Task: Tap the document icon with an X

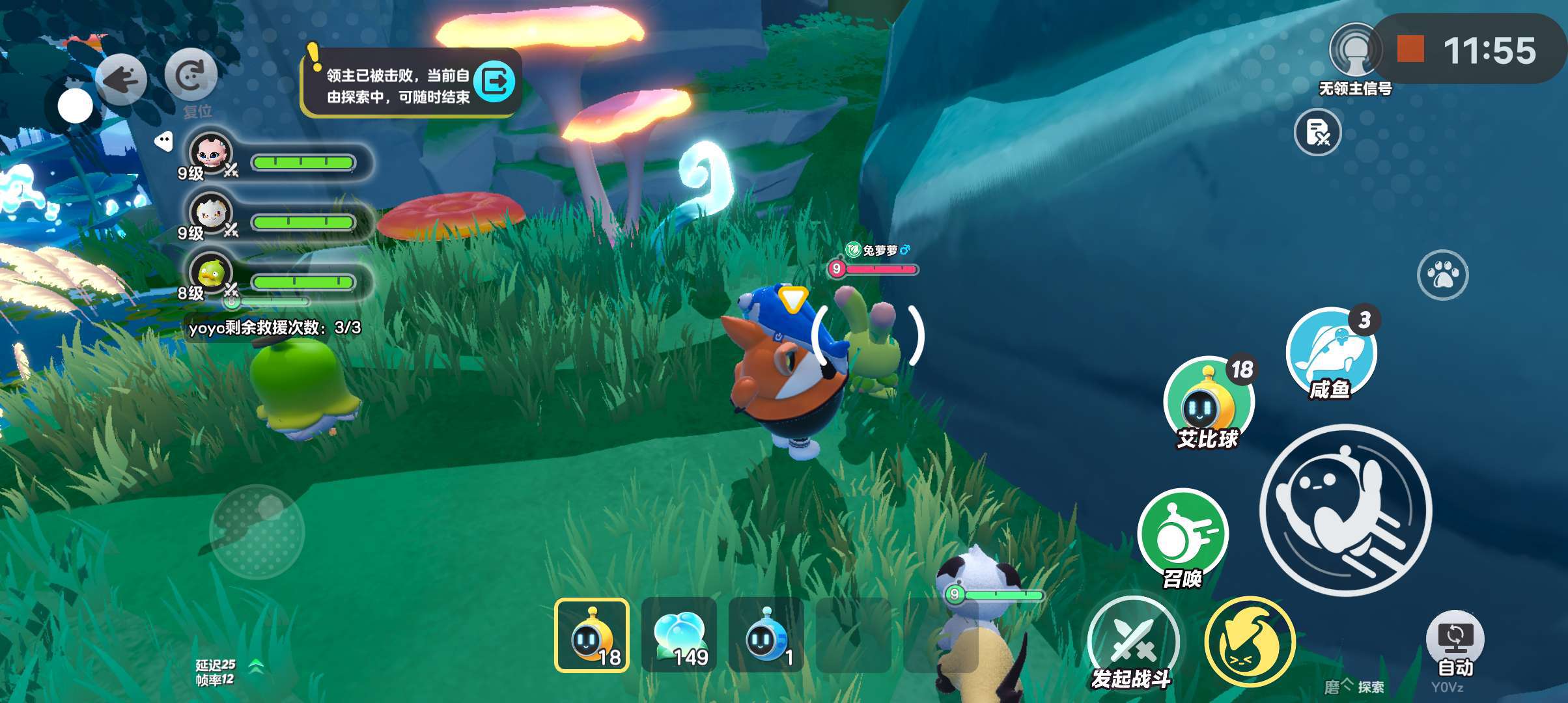Action: (x=1317, y=133)
